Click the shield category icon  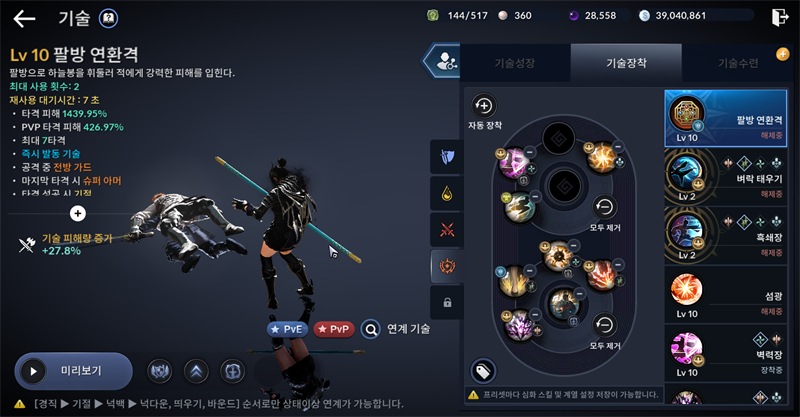point(445,156)
